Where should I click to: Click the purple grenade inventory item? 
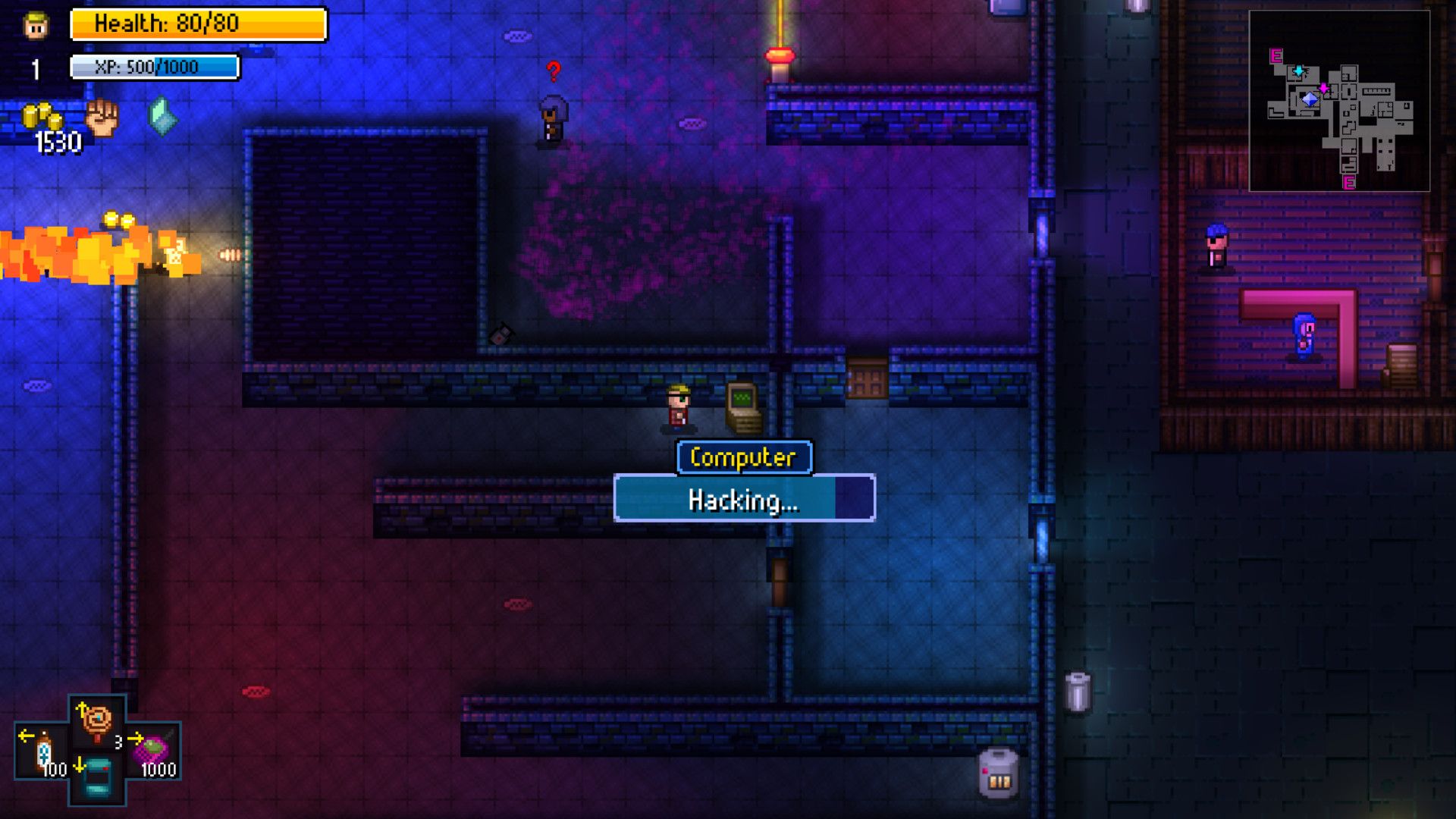pos(152,749)
